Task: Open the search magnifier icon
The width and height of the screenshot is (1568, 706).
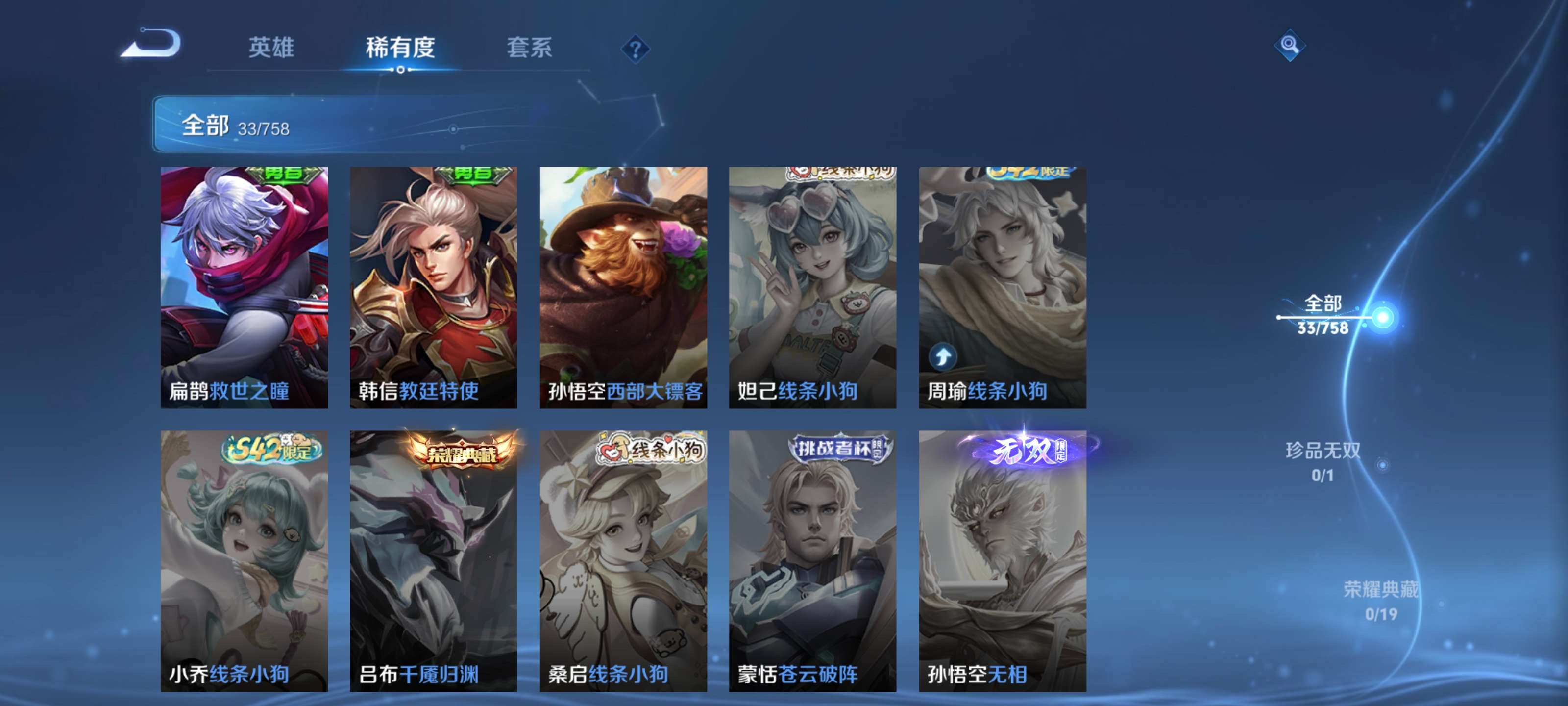Action: point(1290,45)
